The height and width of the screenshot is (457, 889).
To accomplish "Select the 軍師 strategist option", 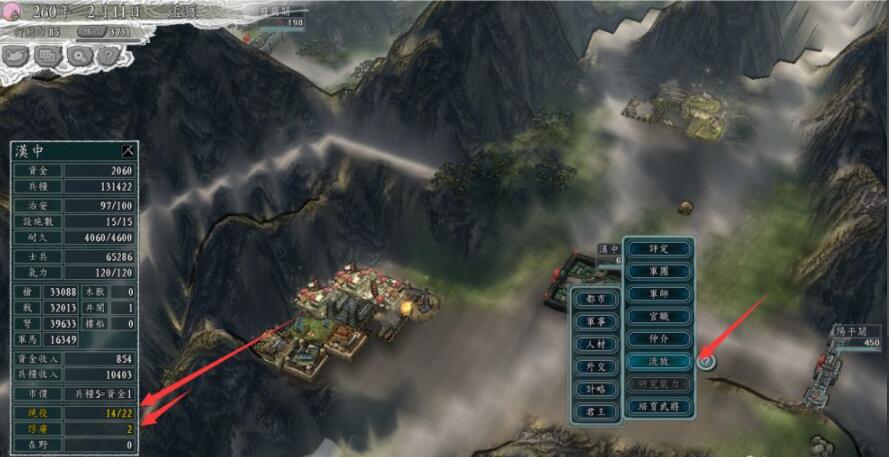I will (657, 294).
